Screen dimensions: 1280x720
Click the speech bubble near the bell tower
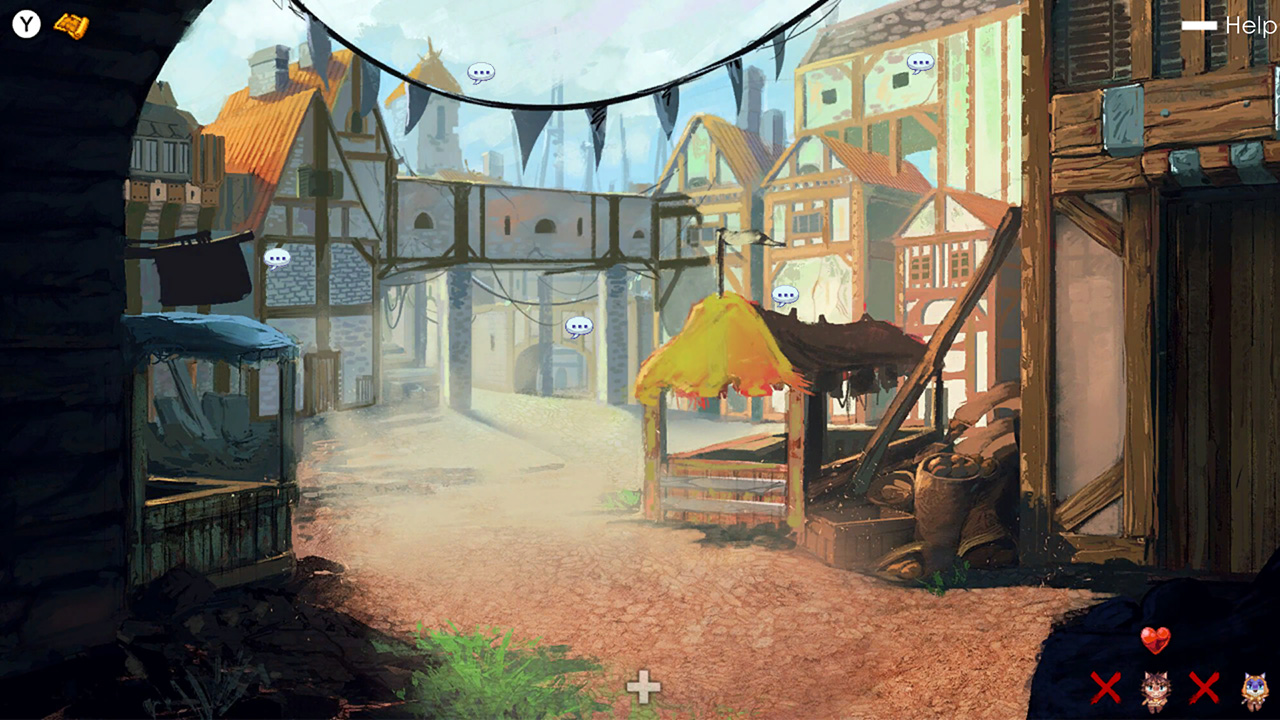479,73
